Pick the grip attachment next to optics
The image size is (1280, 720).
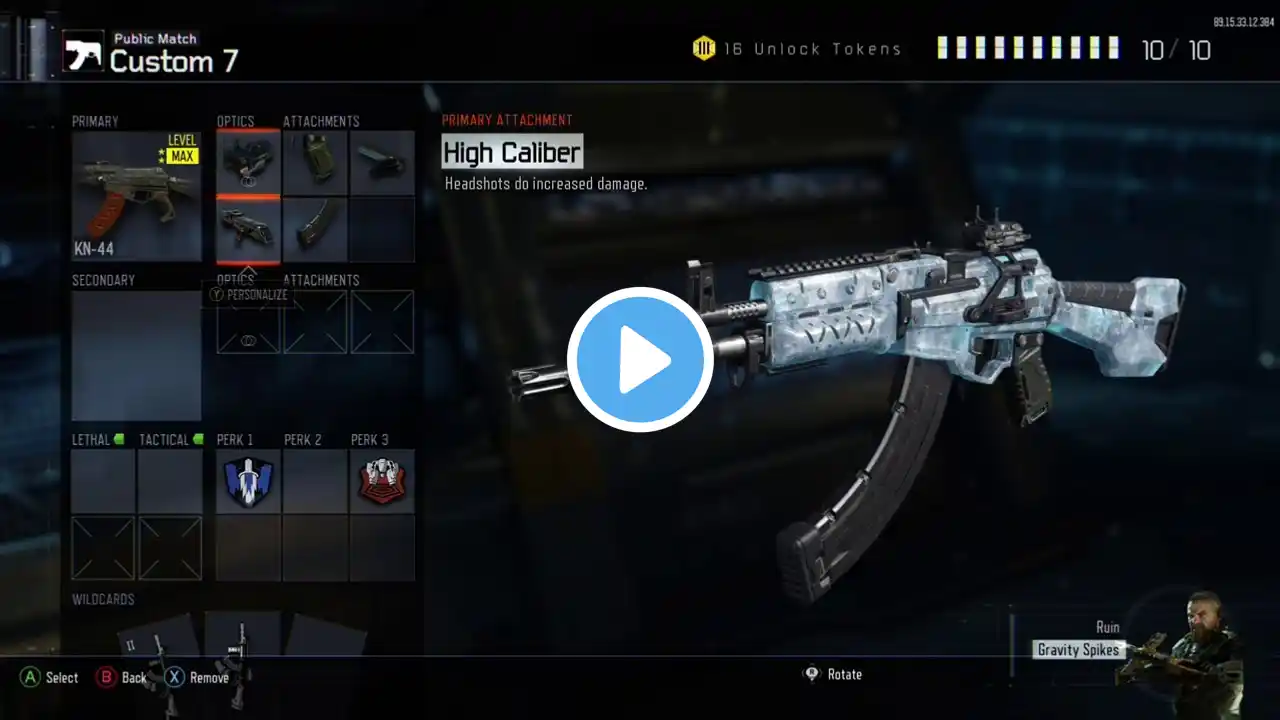click(315, 162)
